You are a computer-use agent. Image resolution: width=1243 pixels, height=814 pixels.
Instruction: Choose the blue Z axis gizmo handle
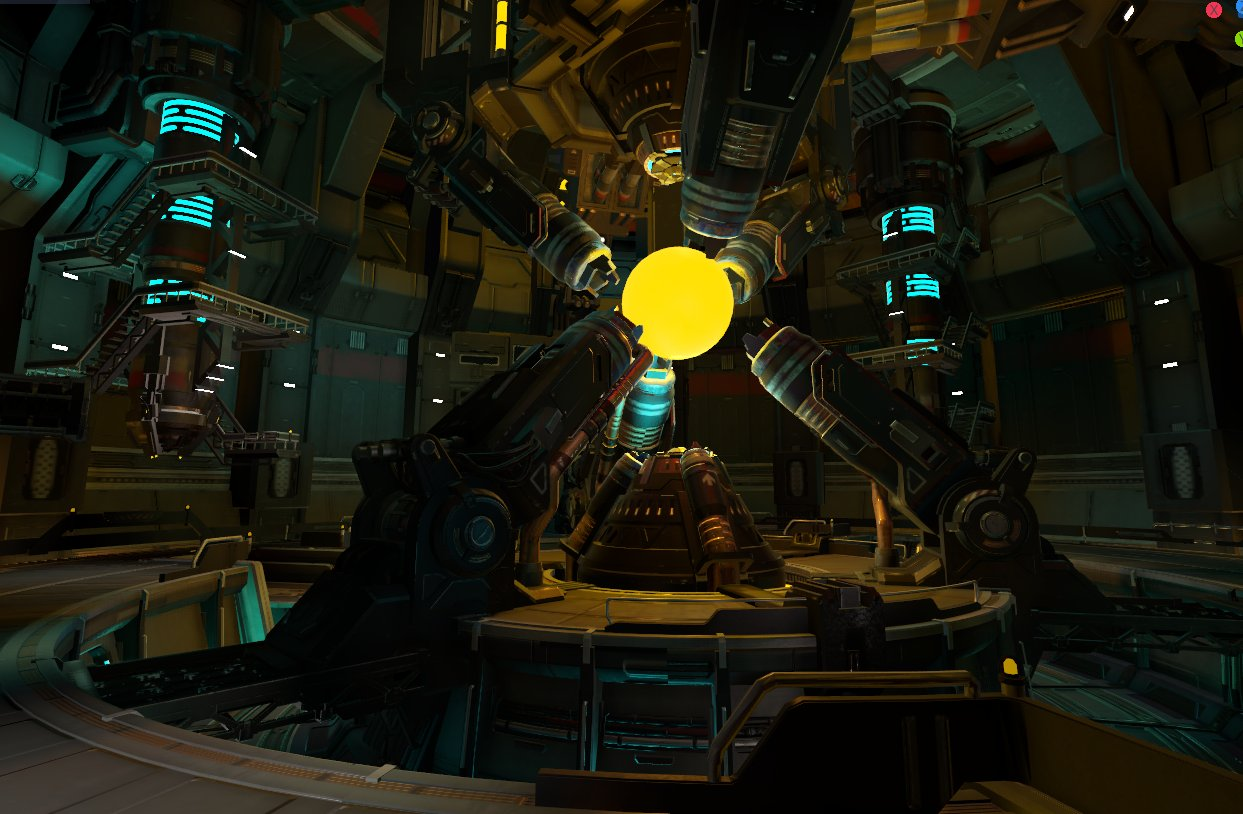coord(1239,6)
